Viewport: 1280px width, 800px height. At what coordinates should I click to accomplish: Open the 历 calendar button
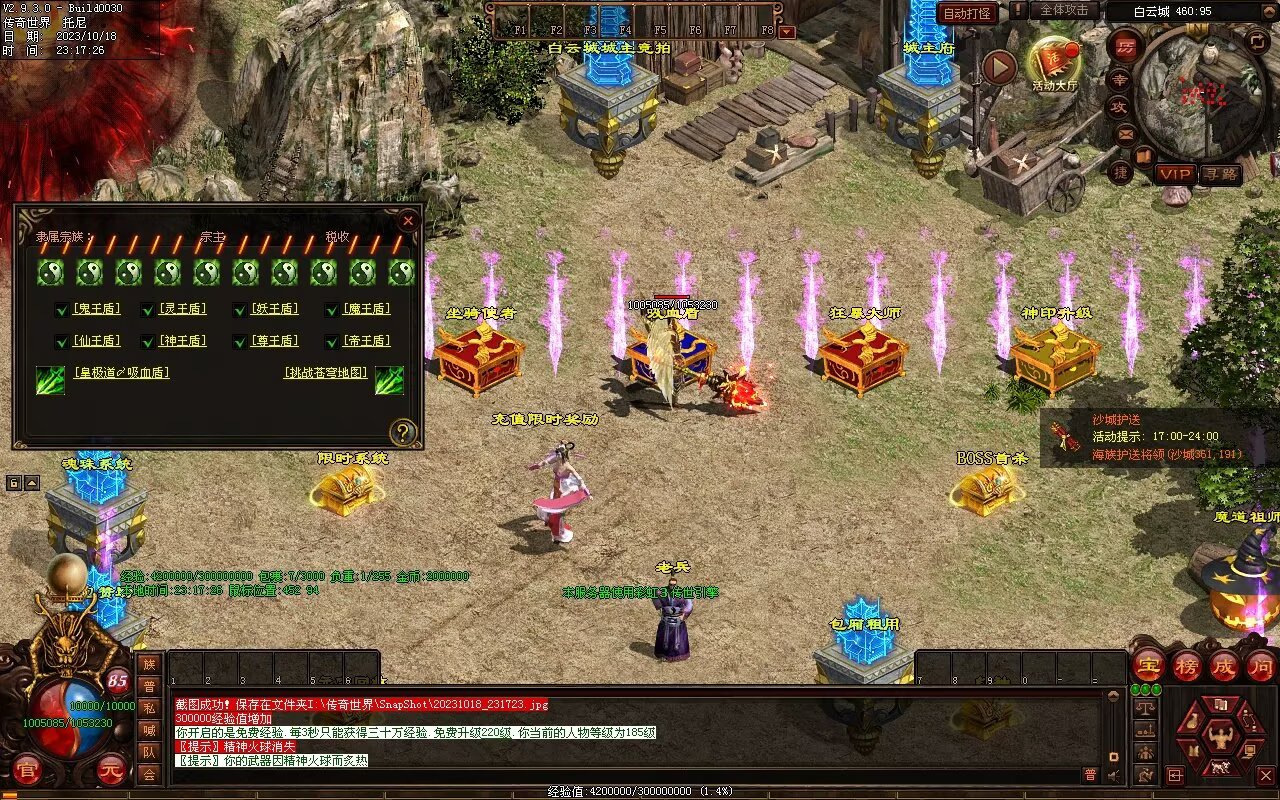click(1124, 46)
